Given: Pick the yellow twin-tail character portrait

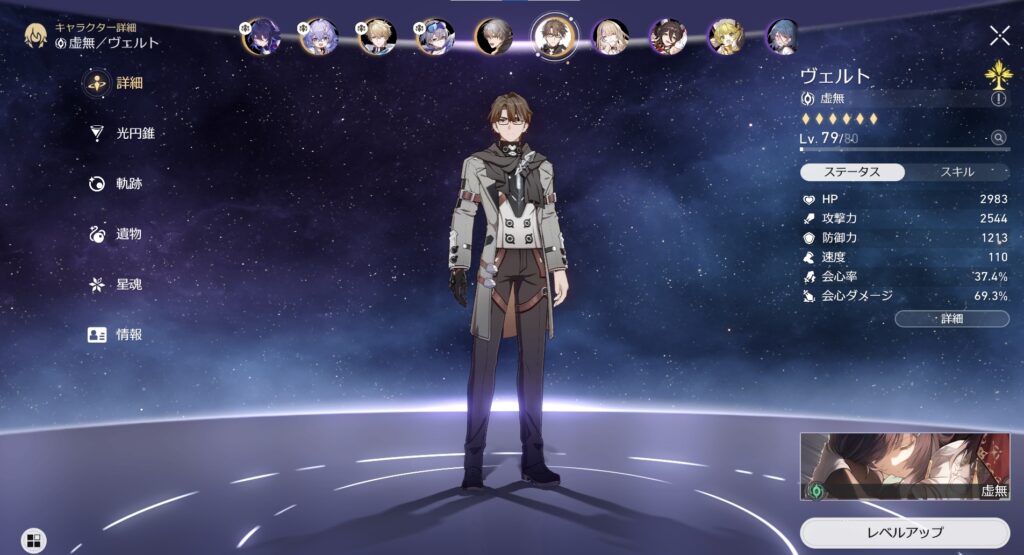Looking at the screenshot, I should tap(726, 37).
